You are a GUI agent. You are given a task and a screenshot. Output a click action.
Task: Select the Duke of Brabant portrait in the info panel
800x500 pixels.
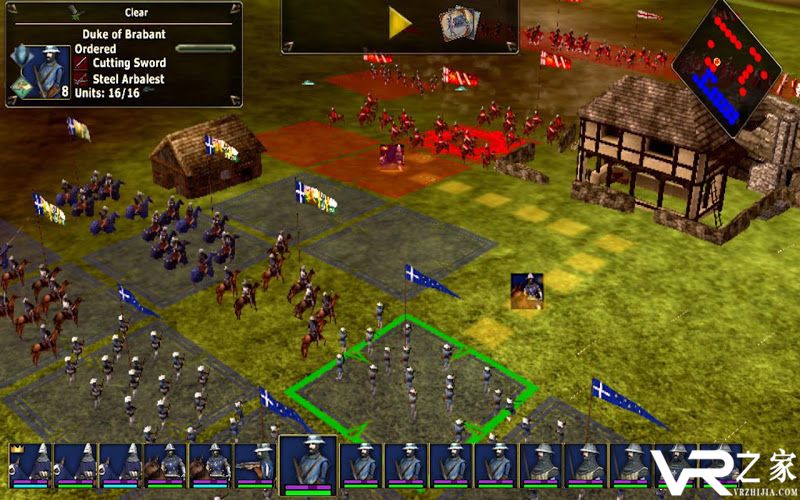coord(44,70)
